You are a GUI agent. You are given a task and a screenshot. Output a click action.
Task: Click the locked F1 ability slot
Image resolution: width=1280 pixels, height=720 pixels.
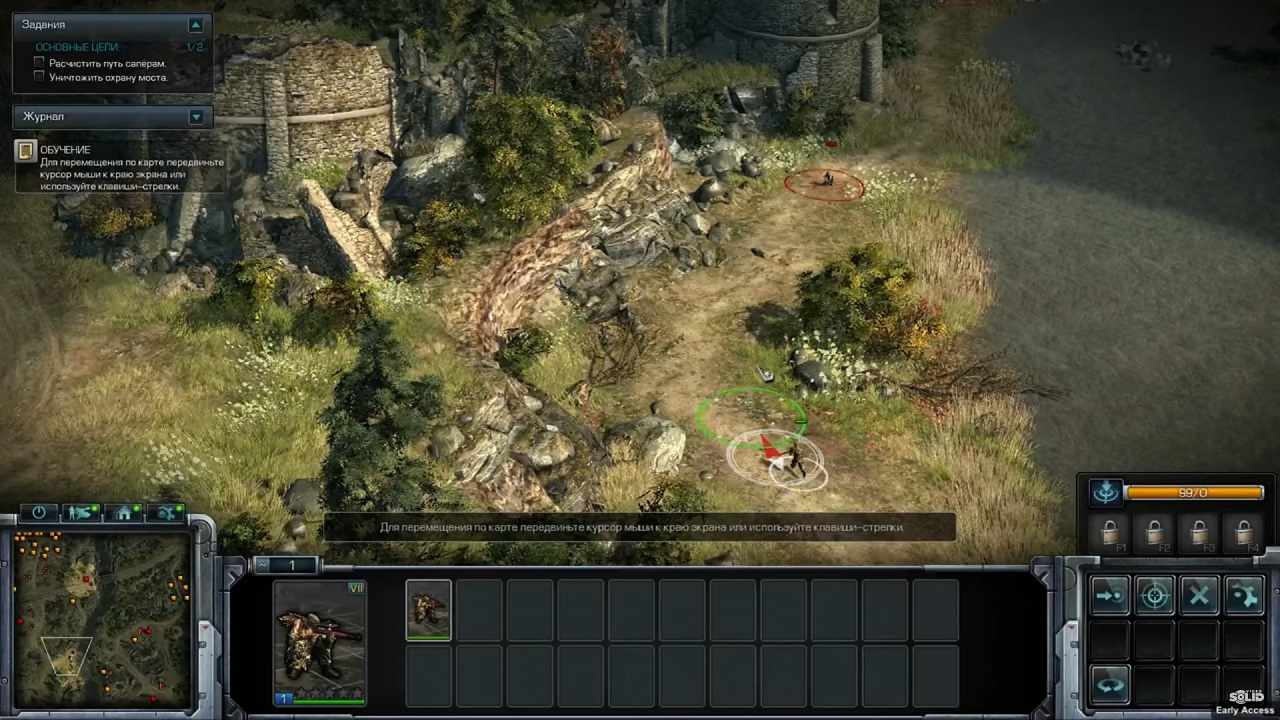(x=1110, y=533)
